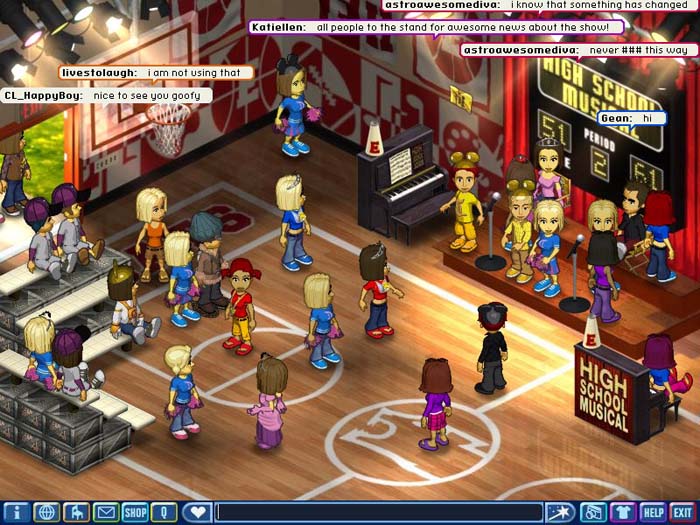The width and height of the screenshot is (700, 525).
Task: Open the info panel with the 'i' button
Action: 16,513
